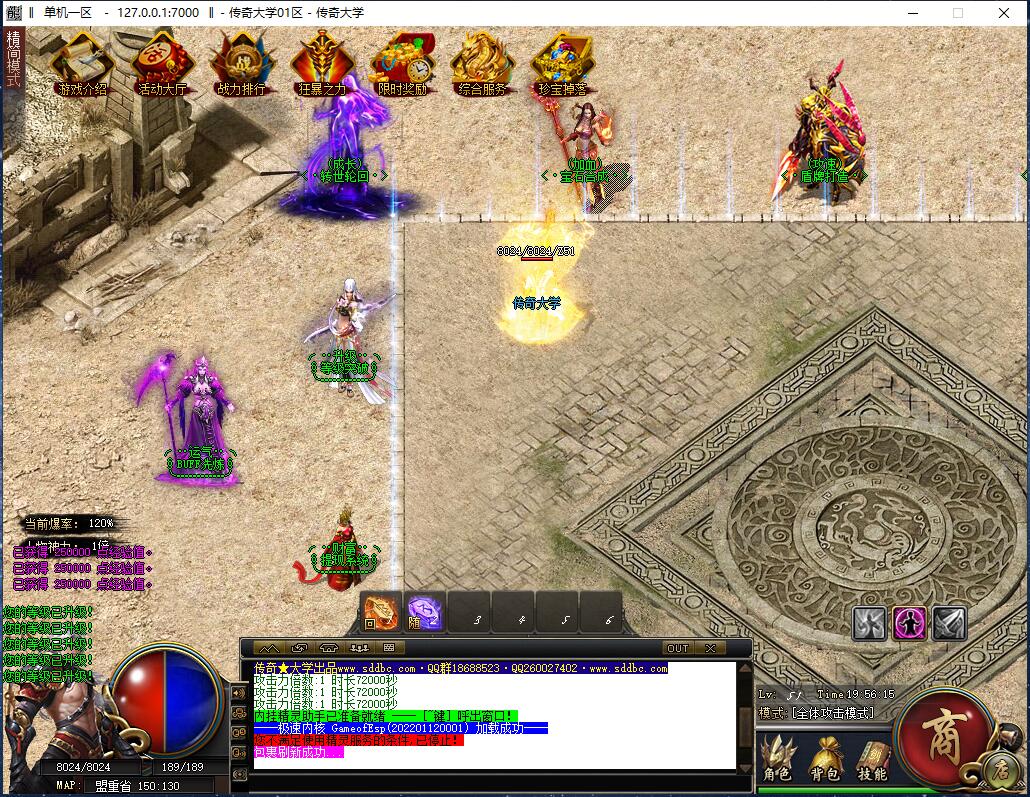View the 珍宝掉落 treasure drops
This screenshot has height=797, width=1030.
[562, 63]
